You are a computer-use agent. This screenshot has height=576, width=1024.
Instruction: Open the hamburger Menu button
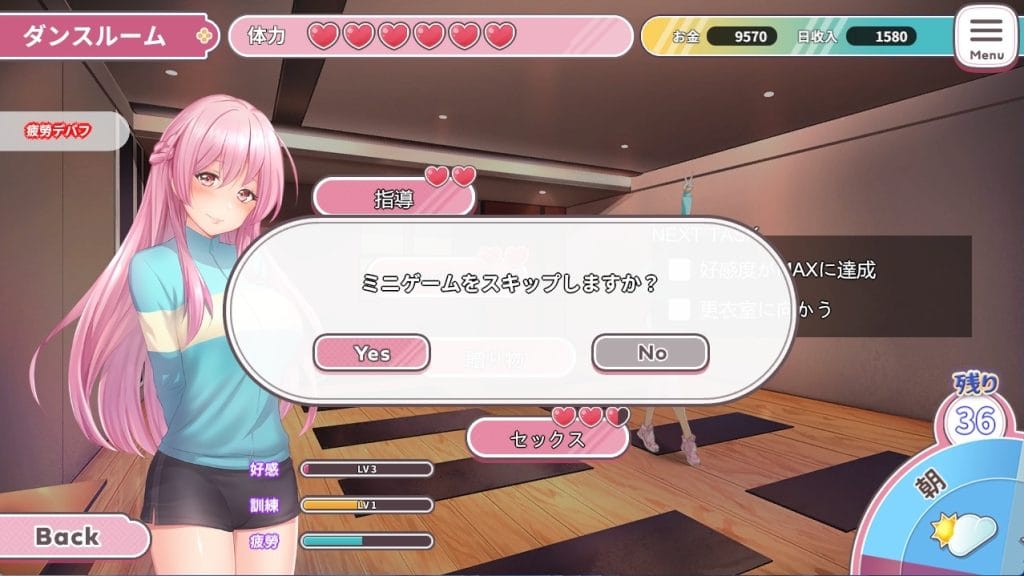click(986, 37)
